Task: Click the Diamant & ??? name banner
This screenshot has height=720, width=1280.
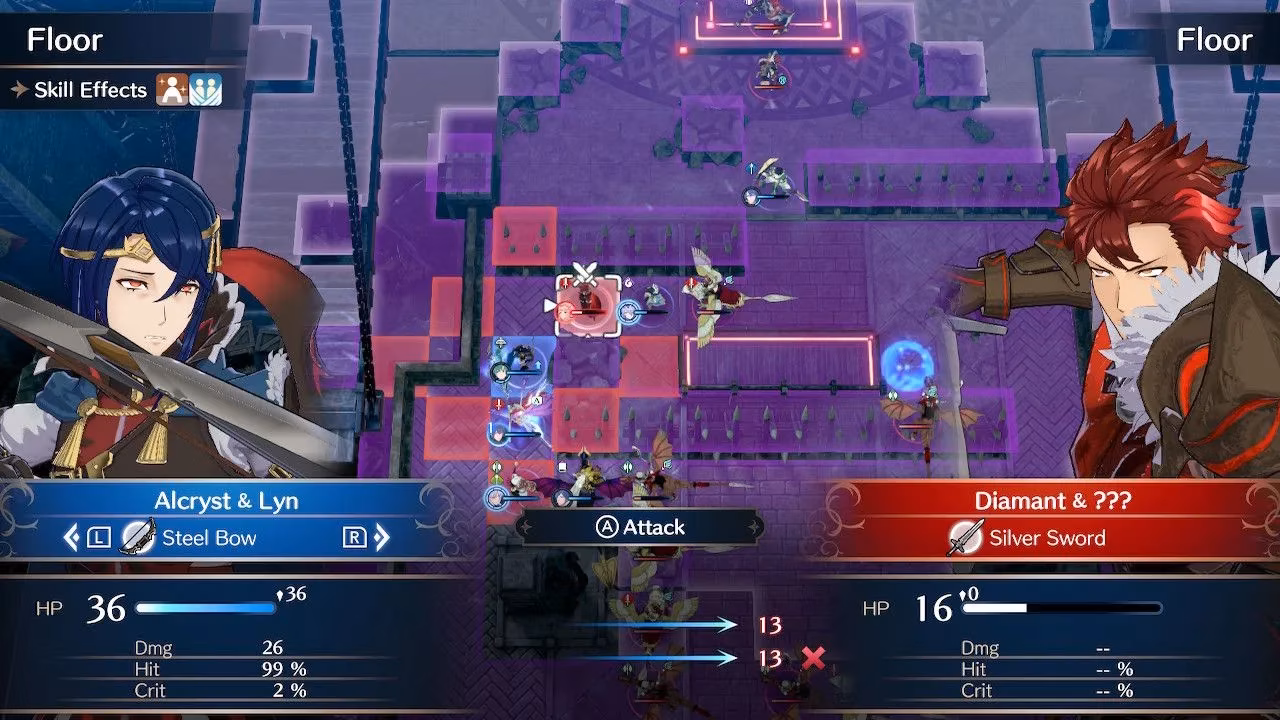Action: pos(1028,500)
